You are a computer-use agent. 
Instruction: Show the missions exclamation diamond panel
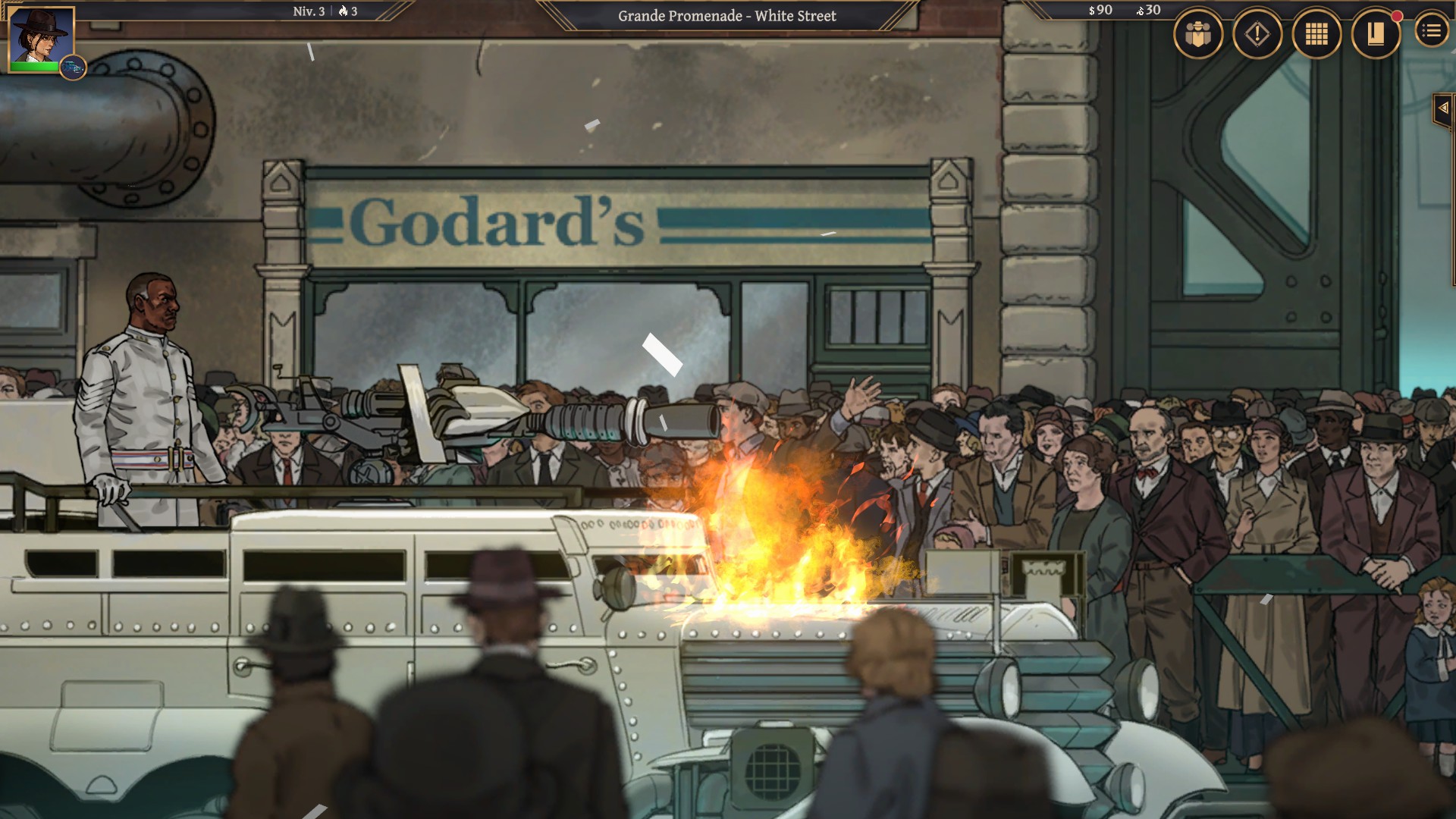(1257, 34)
